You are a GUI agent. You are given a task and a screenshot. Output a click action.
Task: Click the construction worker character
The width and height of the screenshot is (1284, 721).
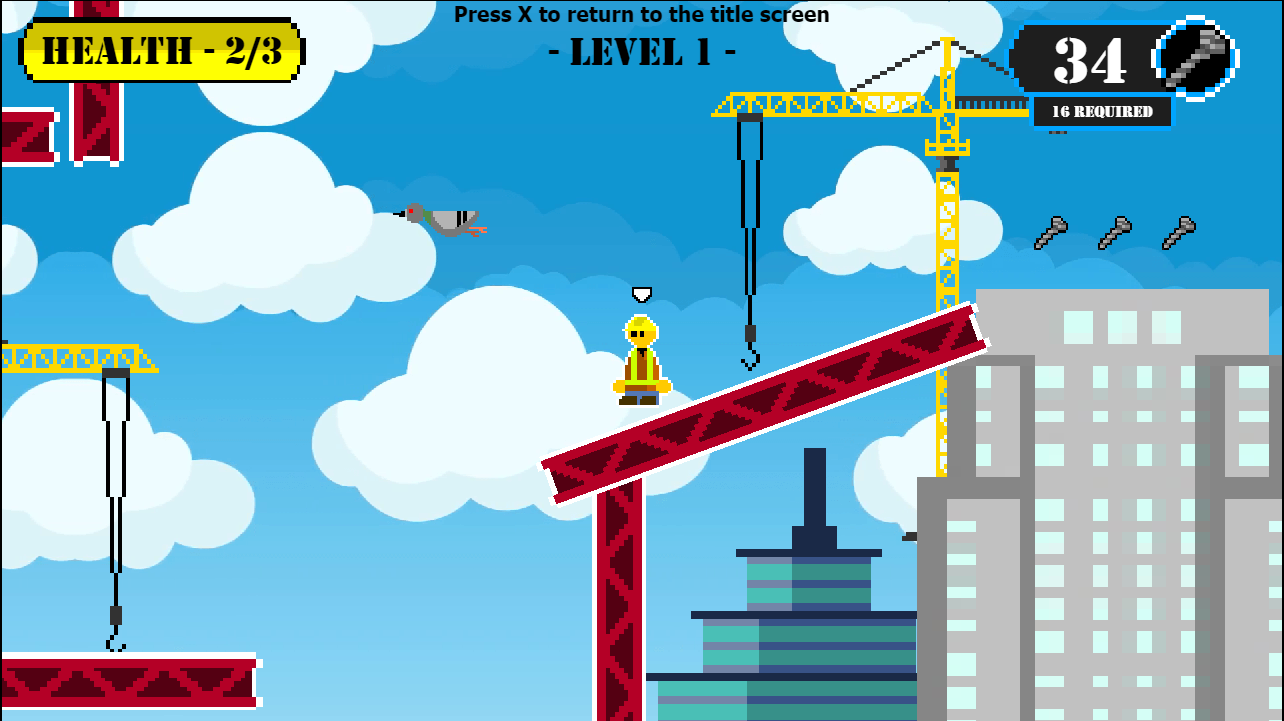coord(641,360)
